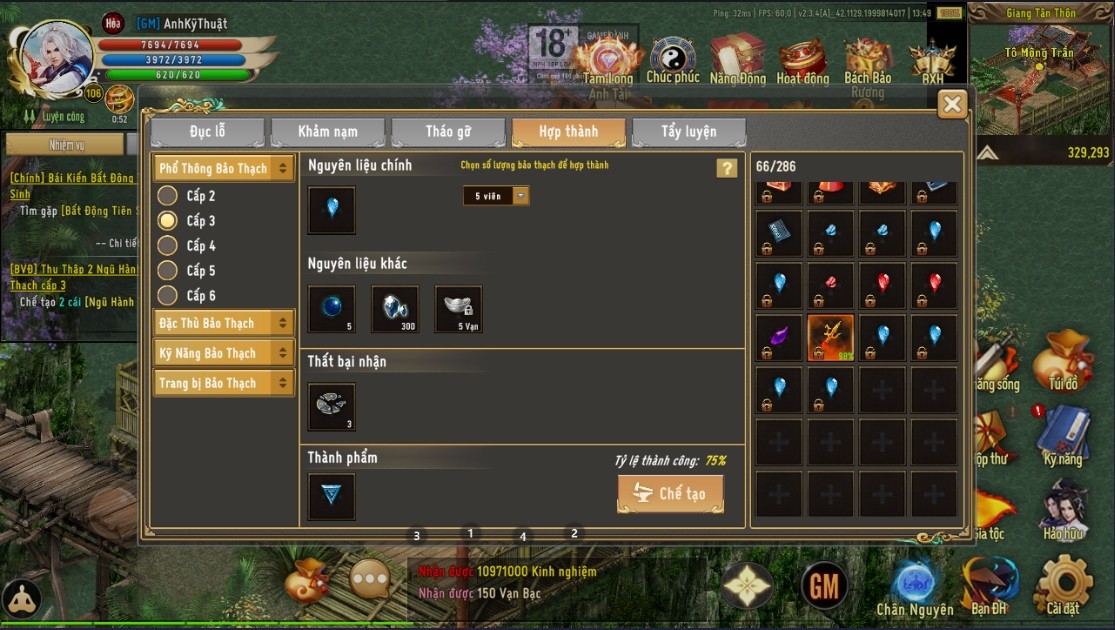This screenshot has height=630, width=1115.
Task: Open the Chúc phúc yin-yang icon
Action: [673, 59]
